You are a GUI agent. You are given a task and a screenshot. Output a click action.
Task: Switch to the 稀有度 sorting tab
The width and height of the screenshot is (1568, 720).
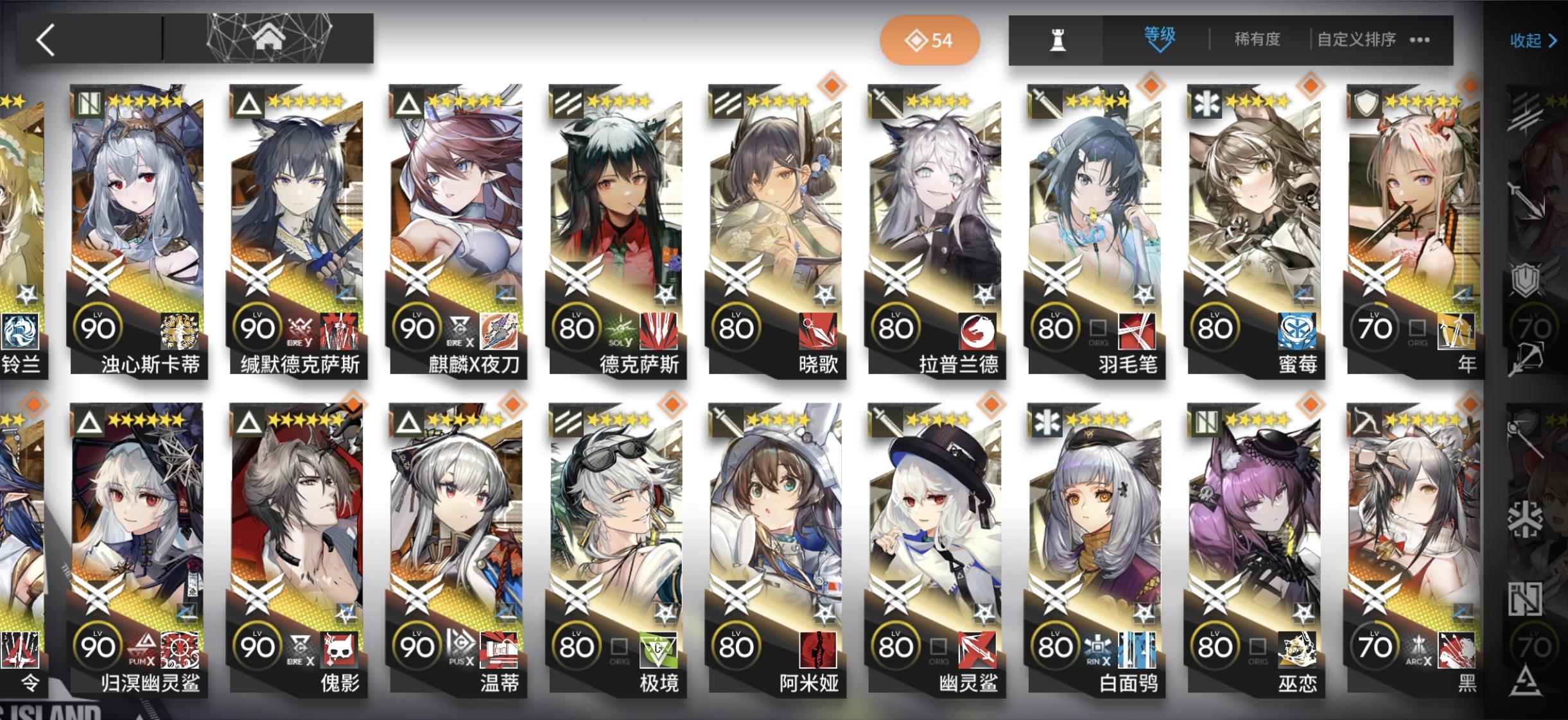(1256, 40)
